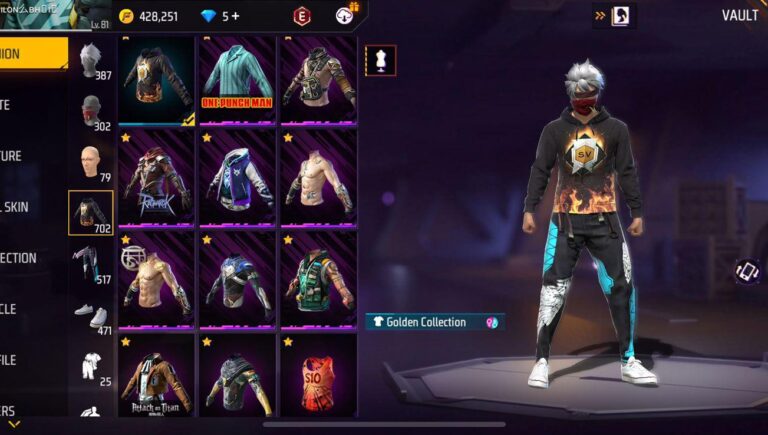768x435 pixels.
Task: Pick the orange S10 jersey
Action: pyautogui.click(x=317, y=378)
